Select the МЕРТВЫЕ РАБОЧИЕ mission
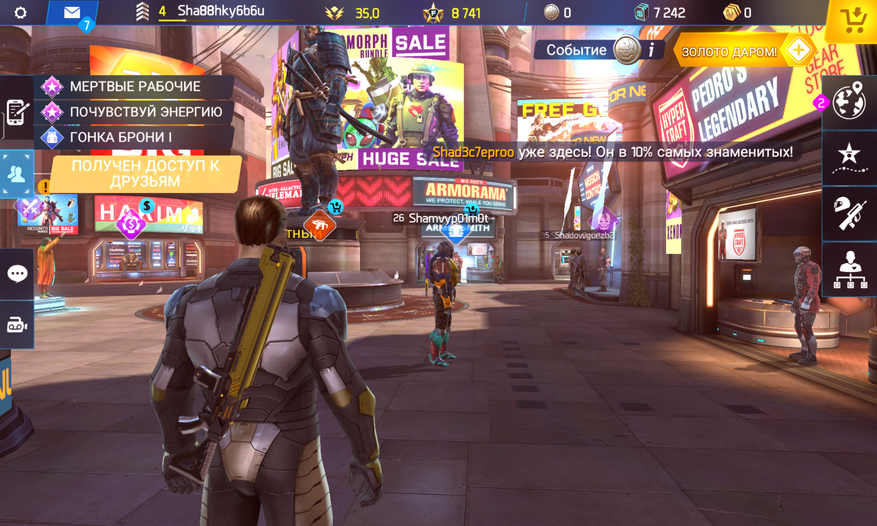 click(x=133, y=87)
